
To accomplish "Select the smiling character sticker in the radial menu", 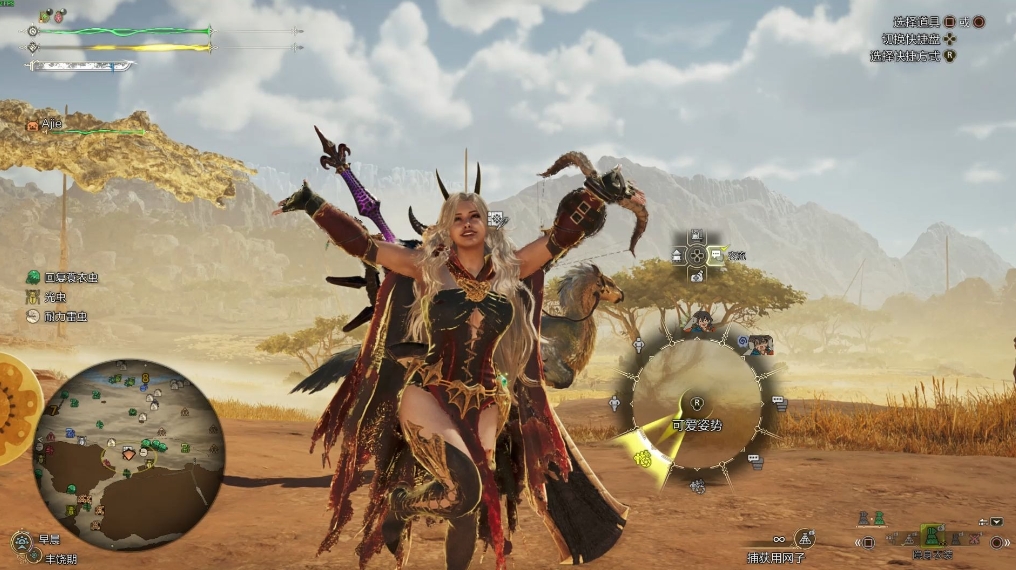I will (x=703, y=323).
